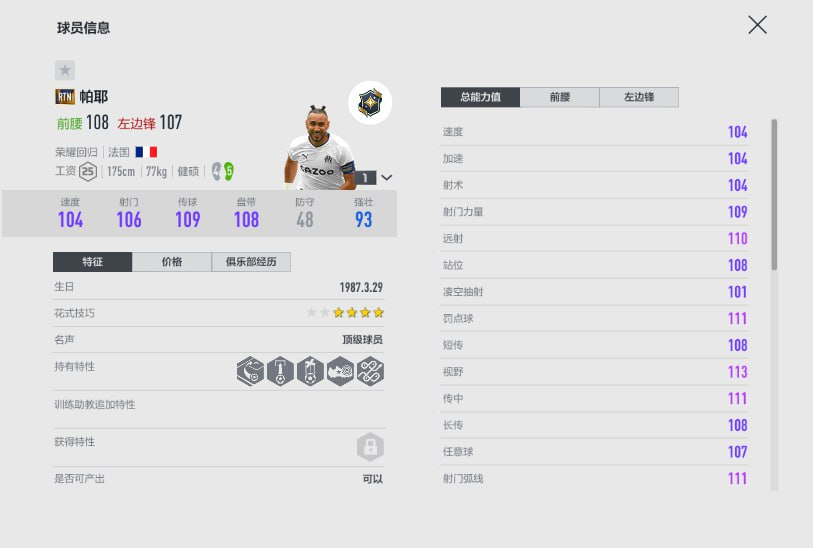The image size is (813, 548).
Task: Click the locked acquired-trait slot
Action: point(370,446)
